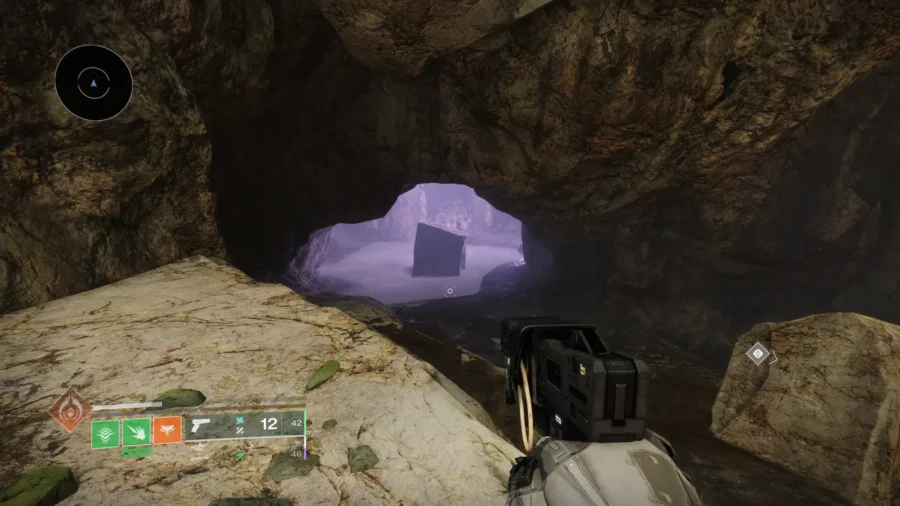Viewport: 900px width, 506px height.
Task: Activate the orange diamond super ability icon
Action: tap(71, 408)
